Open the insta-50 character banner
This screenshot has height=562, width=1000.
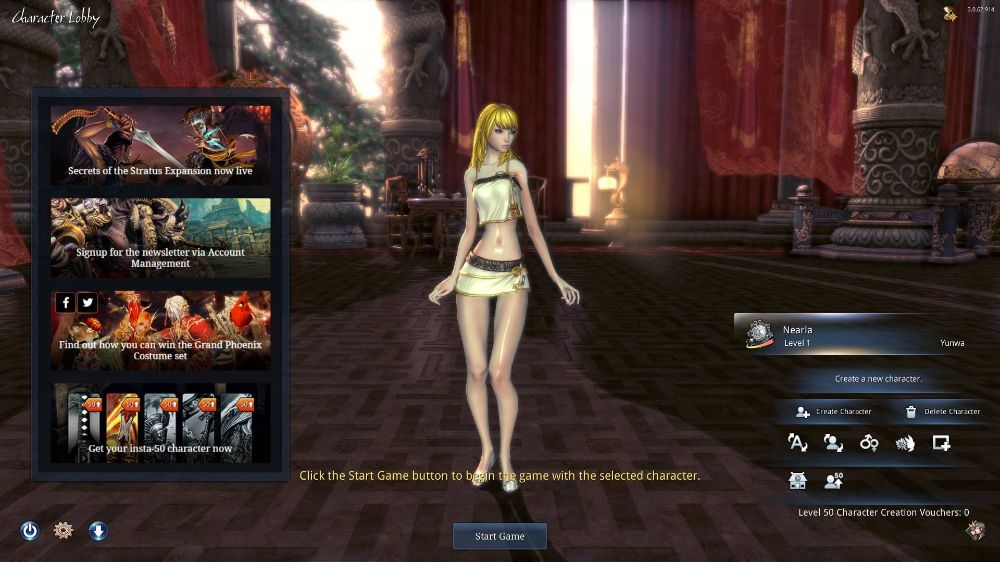[161, 422]
